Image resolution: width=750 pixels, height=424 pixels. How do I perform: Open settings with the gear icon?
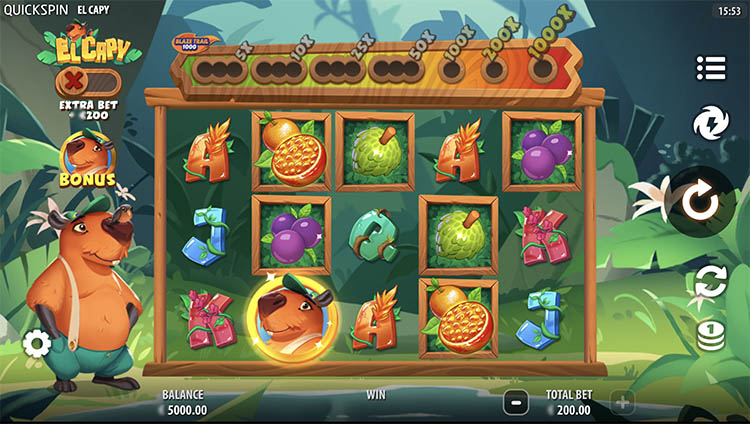[x=37, y=344]
